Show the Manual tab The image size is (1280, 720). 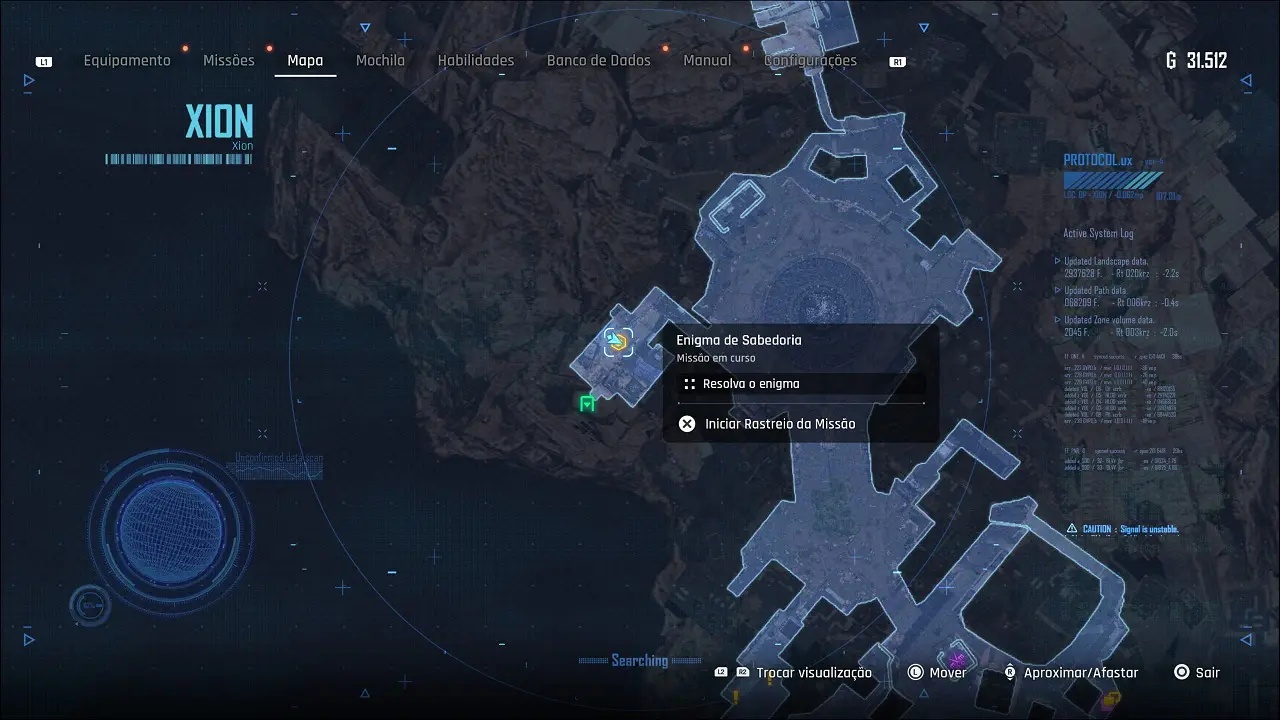[x=707, y=61]
